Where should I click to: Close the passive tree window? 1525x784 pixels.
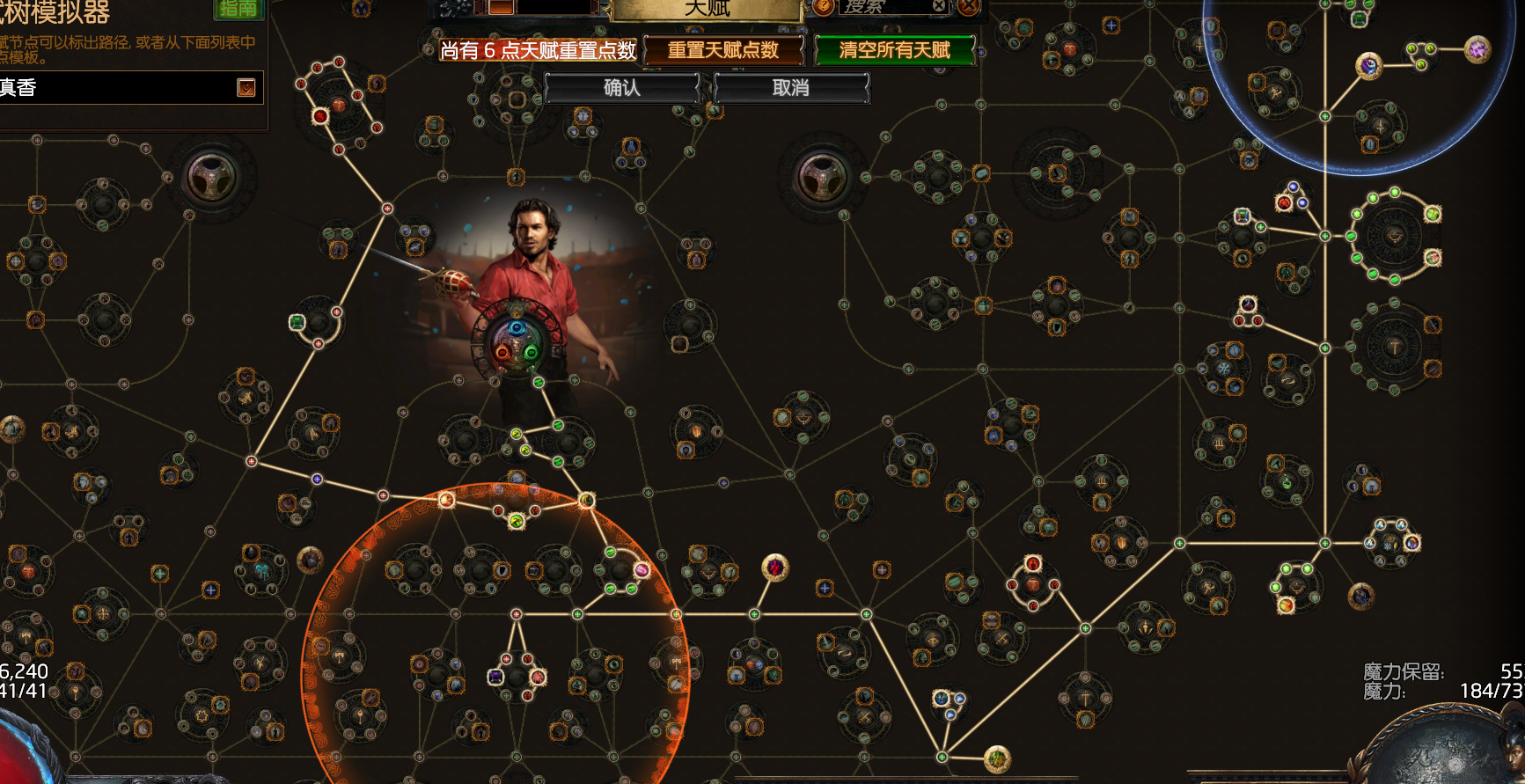(x=968, y=6)
